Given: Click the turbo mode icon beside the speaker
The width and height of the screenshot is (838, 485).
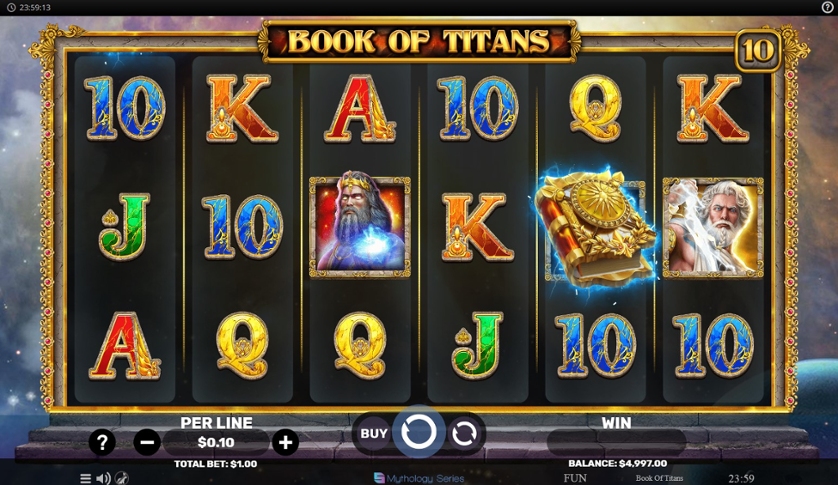Looking at the screenshot, I should coord(122,478).
